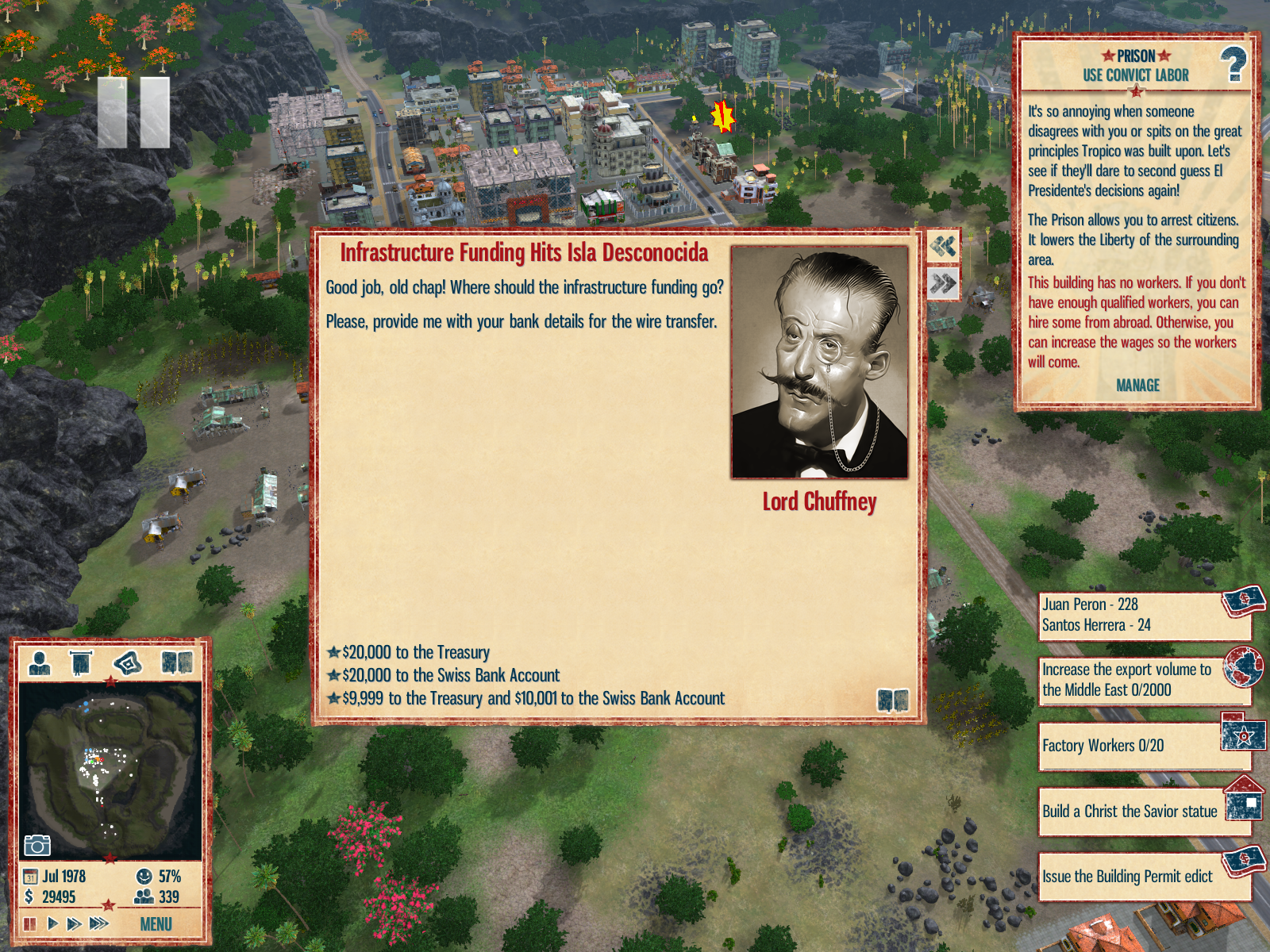Pick the $9,999 Treasury and $10,001 Swiss split

[x=533, y=698]
